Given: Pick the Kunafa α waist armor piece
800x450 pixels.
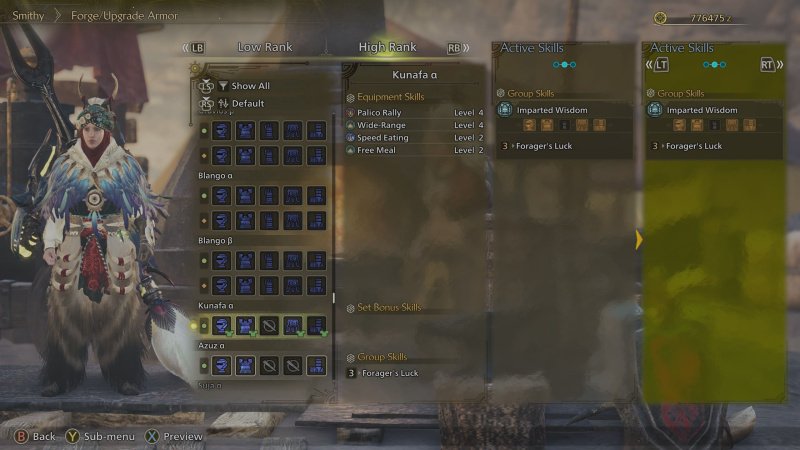Looking at the screenshot, I should [293, 325].
